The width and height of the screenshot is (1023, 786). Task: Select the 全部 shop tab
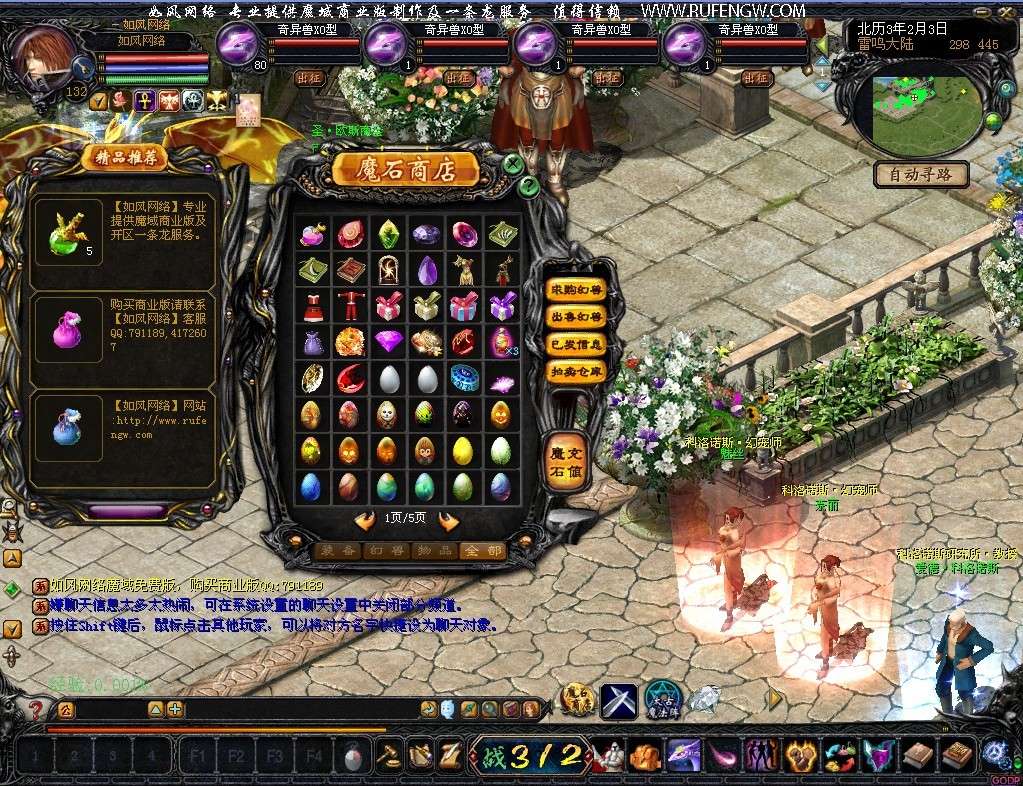481,551
